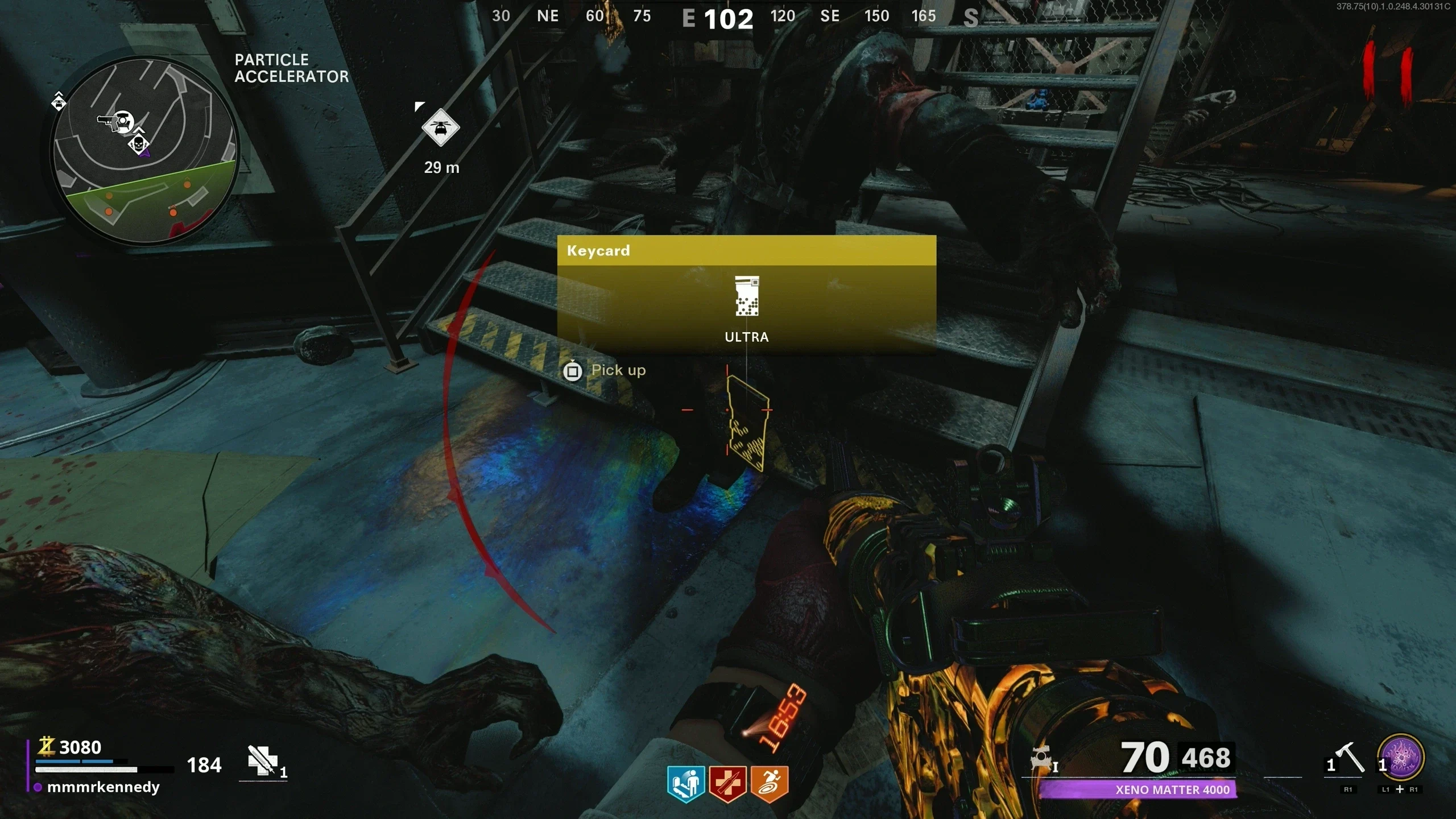This screenshot has height=819, width=1456.
Task: Click the compass heading bar
Action: click(728, 17)
